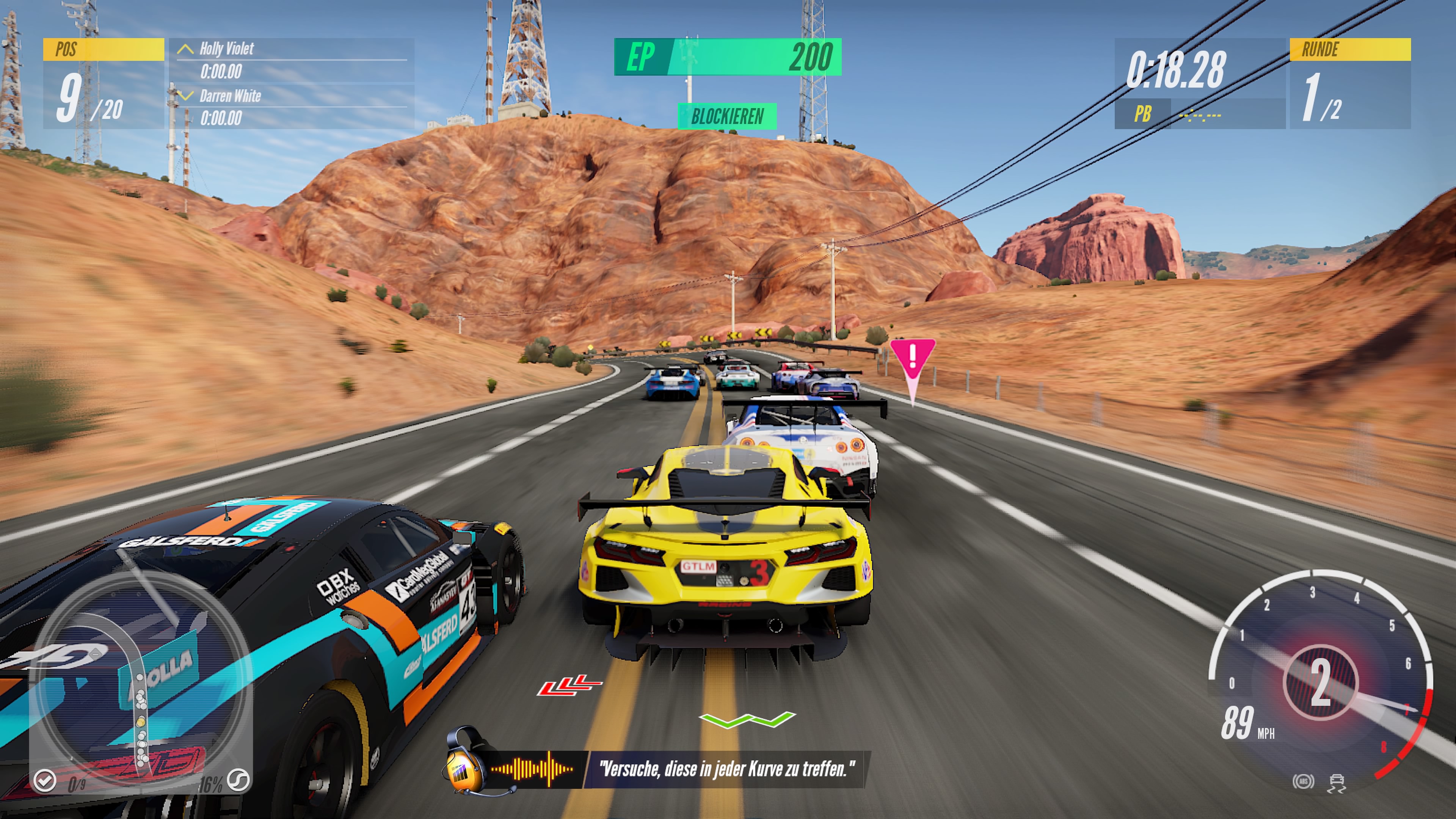This screenshot has width=1456, height=819.
Task: Select the swirl icon beside the 16% progress
Action: [x=238, y=781]
